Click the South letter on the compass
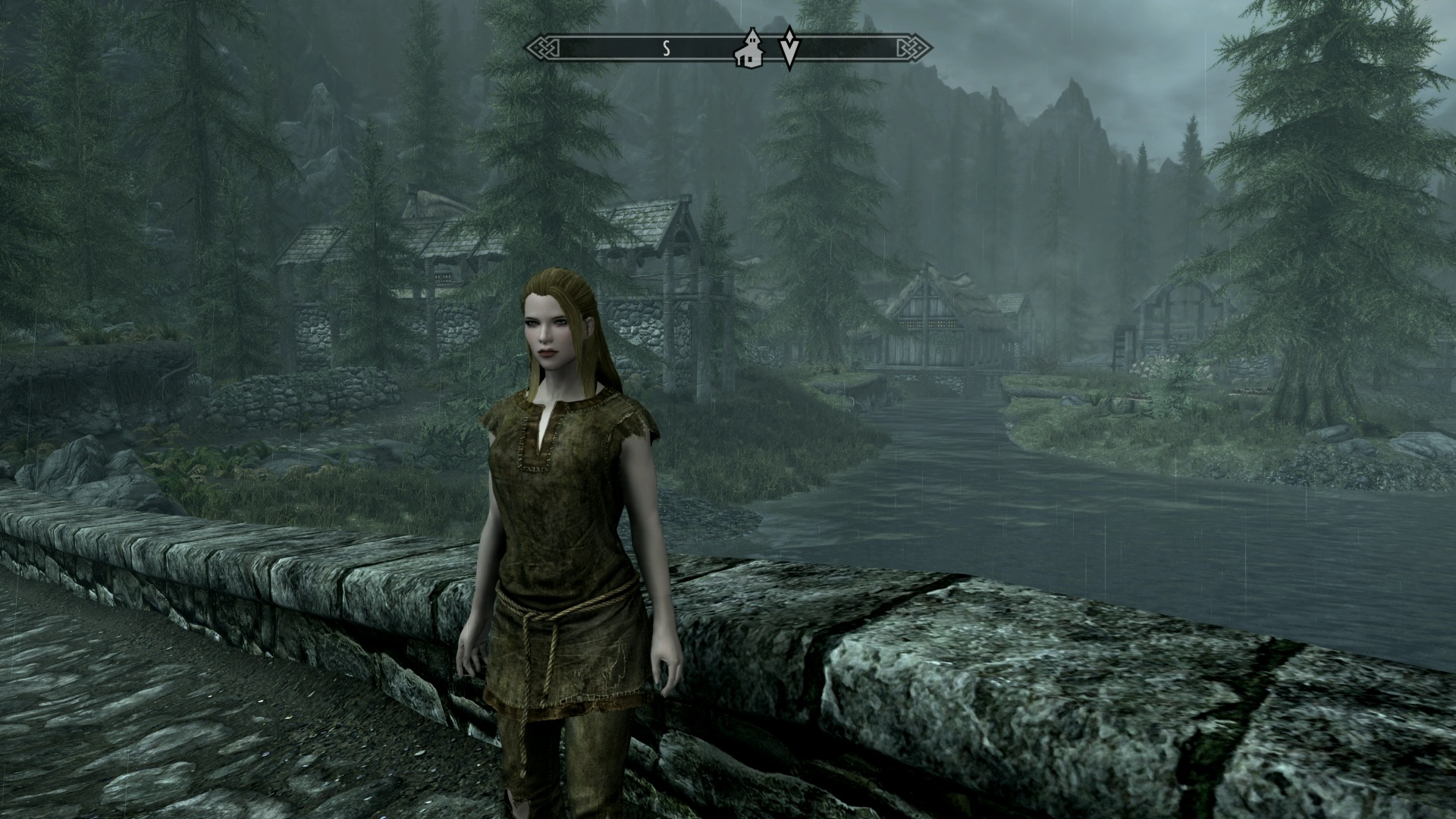The height and width of the screenshot is (819, 1456). pos(667,49)
